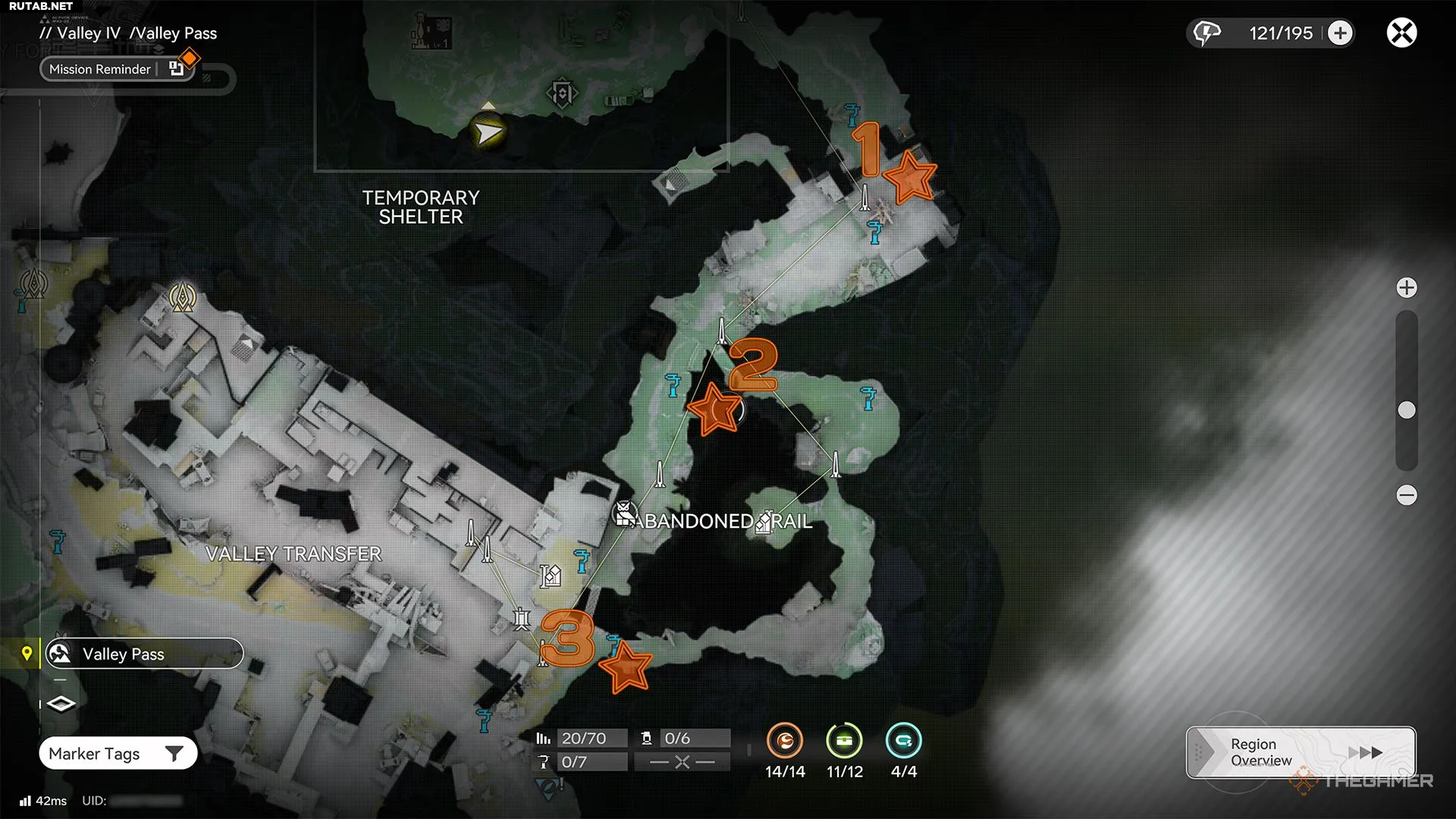Click the player's yellow arrow marker

tap(488, 133)
